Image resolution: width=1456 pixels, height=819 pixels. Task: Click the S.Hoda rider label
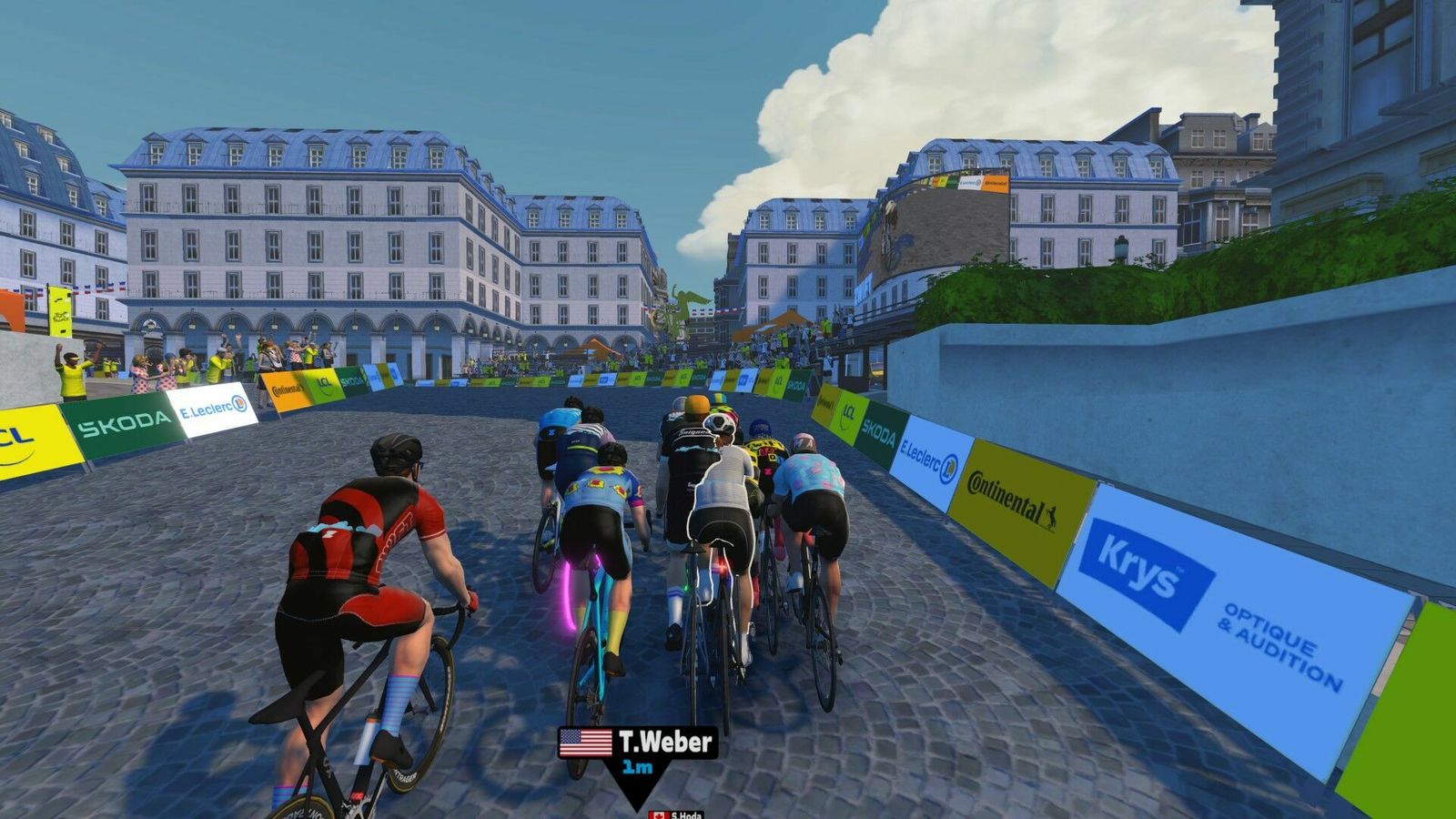tap(678, 814)
